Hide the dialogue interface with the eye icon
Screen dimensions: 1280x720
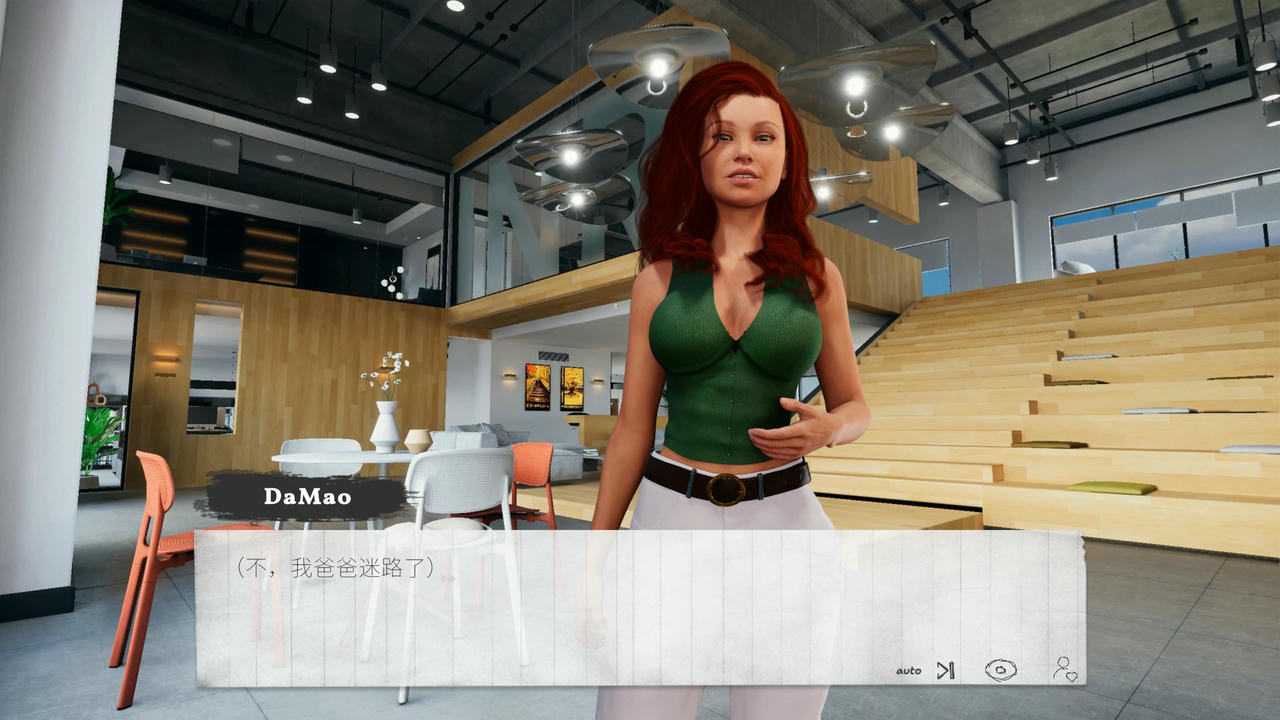(x=1002, y=668)
